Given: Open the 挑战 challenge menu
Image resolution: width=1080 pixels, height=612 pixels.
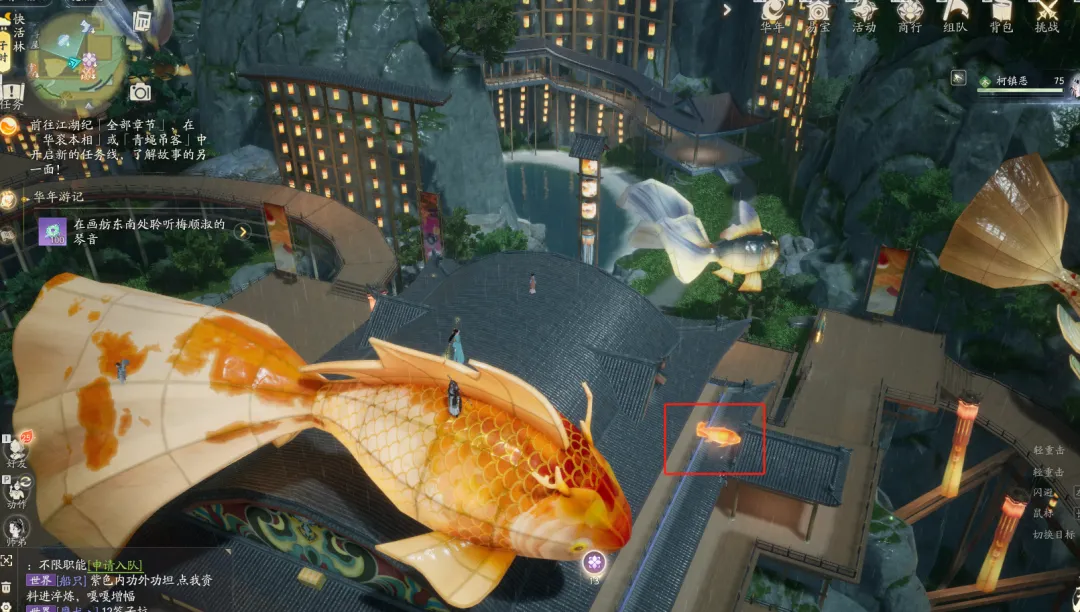Looking at the screenshot, I should [x=1046, y=14].
